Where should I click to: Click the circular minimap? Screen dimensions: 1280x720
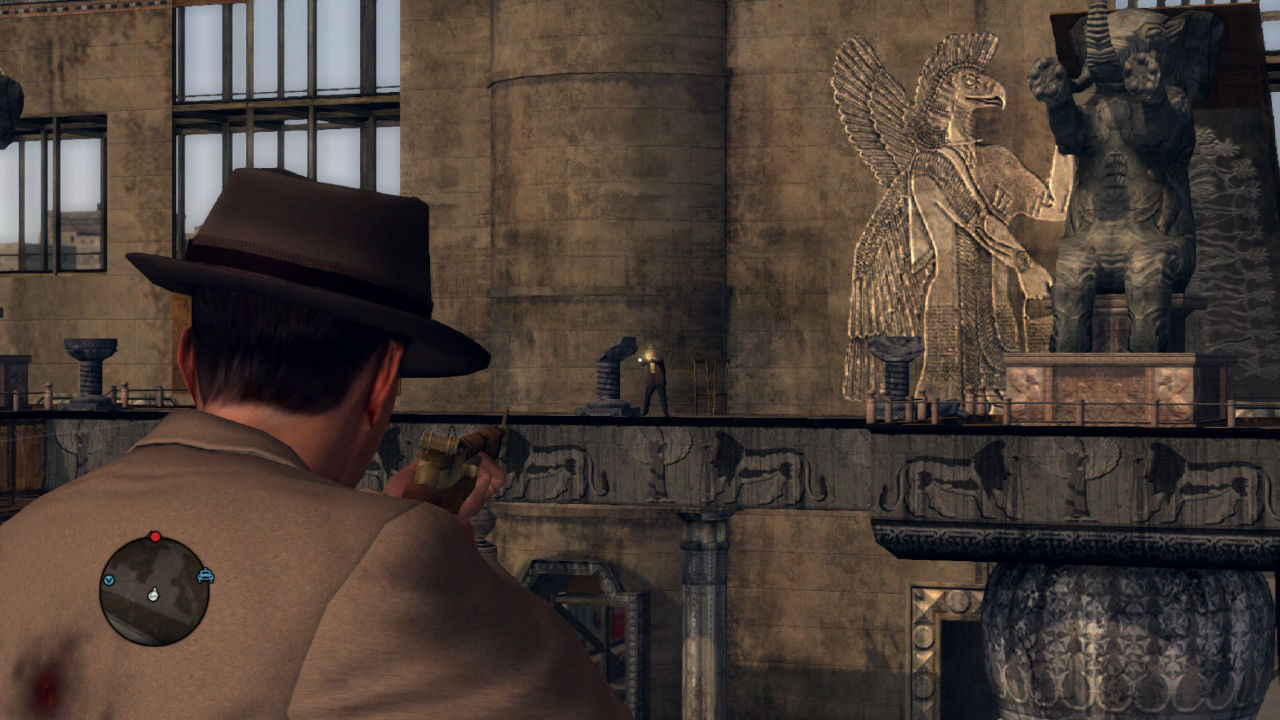154,590
